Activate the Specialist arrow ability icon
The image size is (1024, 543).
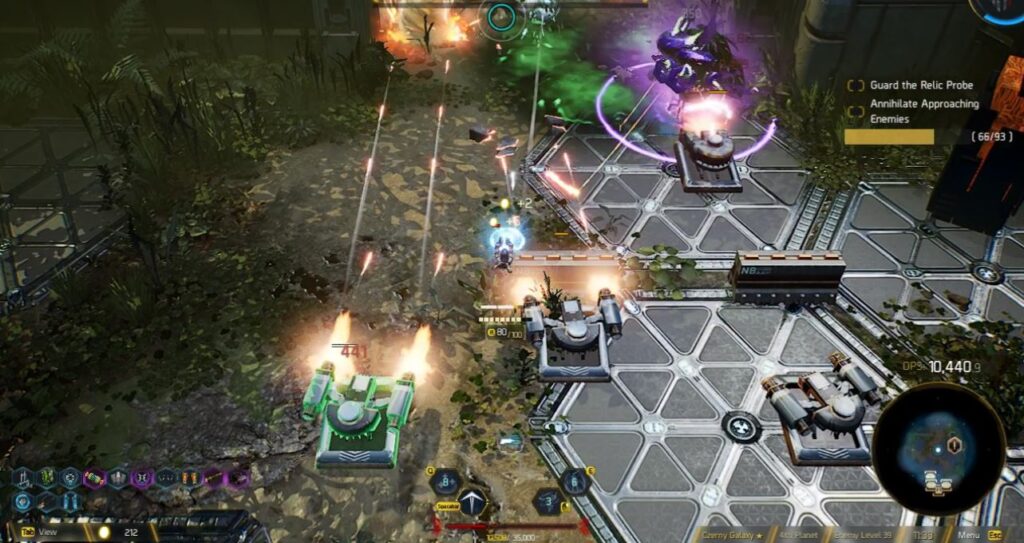(x=472, y=501)
